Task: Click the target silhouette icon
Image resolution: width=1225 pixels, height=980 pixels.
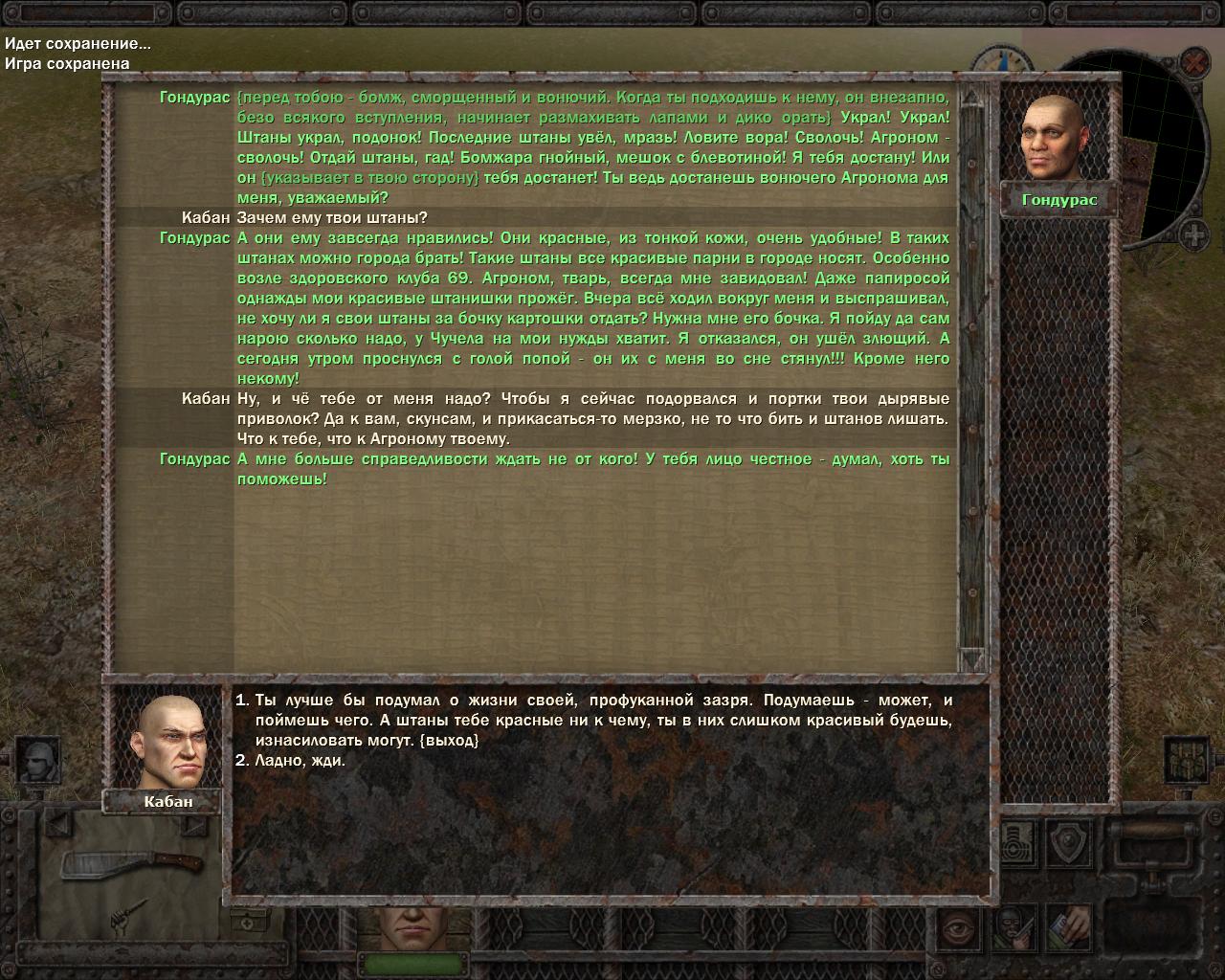Action: point(1020,842)
